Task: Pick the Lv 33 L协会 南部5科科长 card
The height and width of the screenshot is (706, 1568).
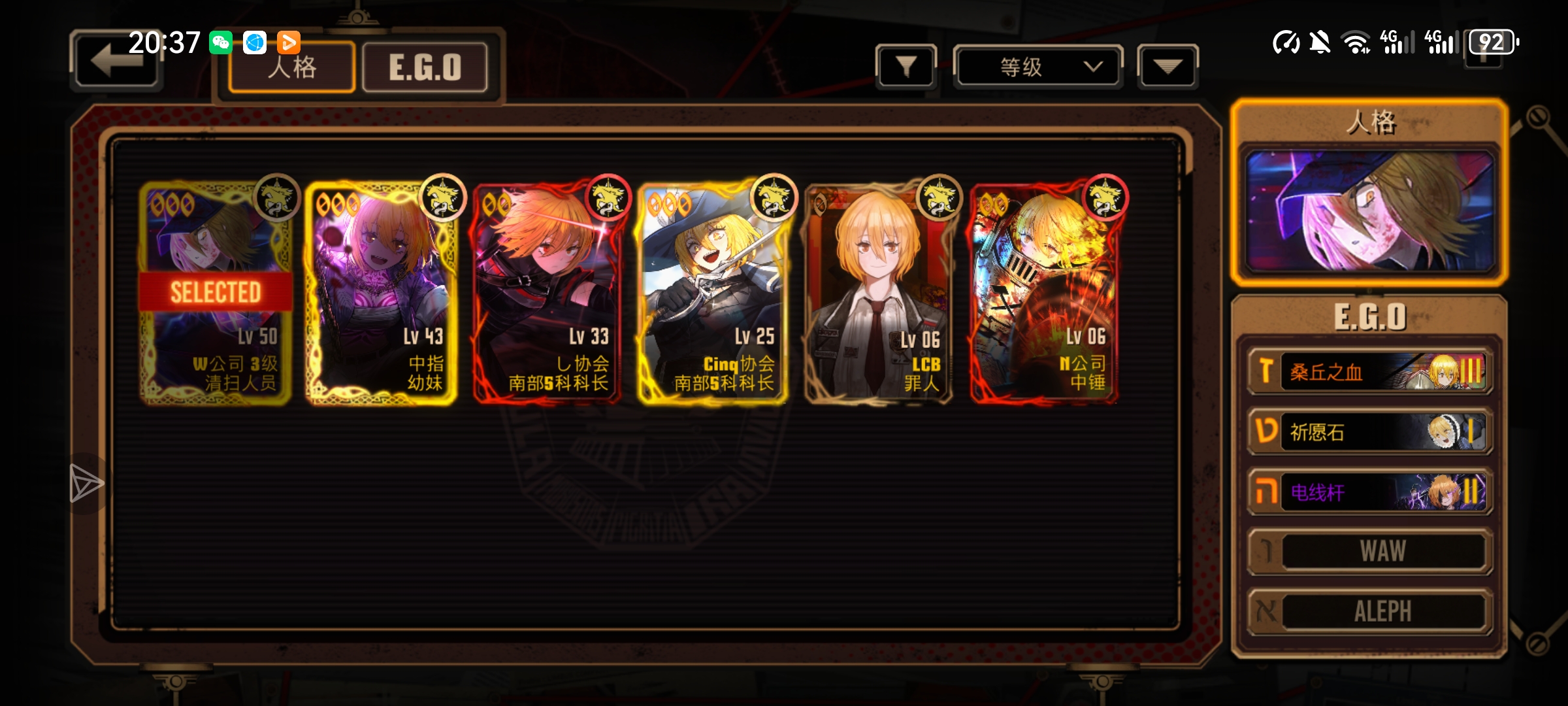Action: click(547, 294)
